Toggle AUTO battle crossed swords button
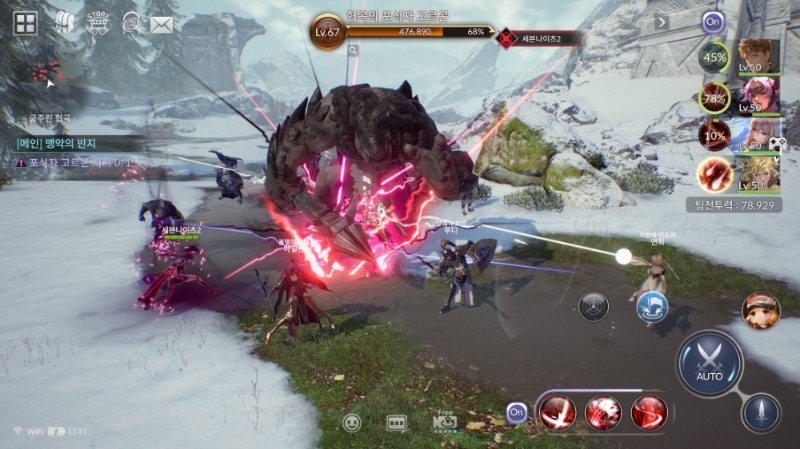Screen dimensions: 800x449 [x=710, y=362]
